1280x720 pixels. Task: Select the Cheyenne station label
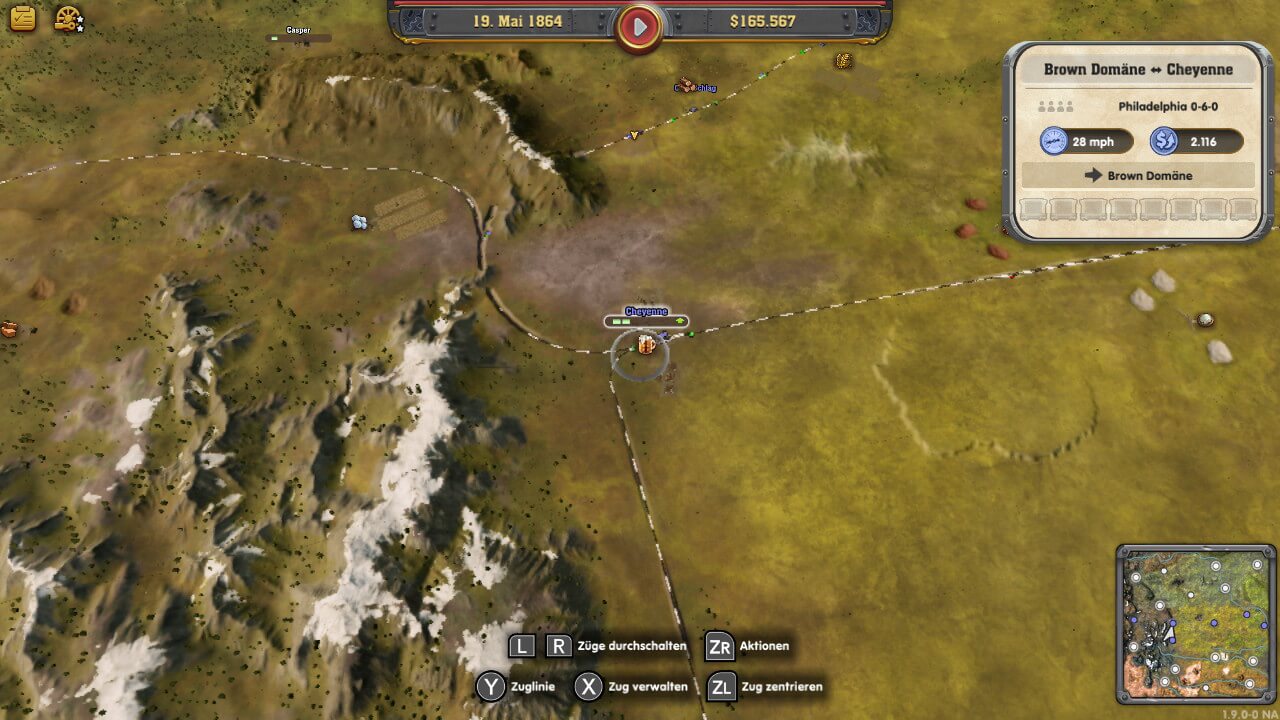[x=646, y=312]
